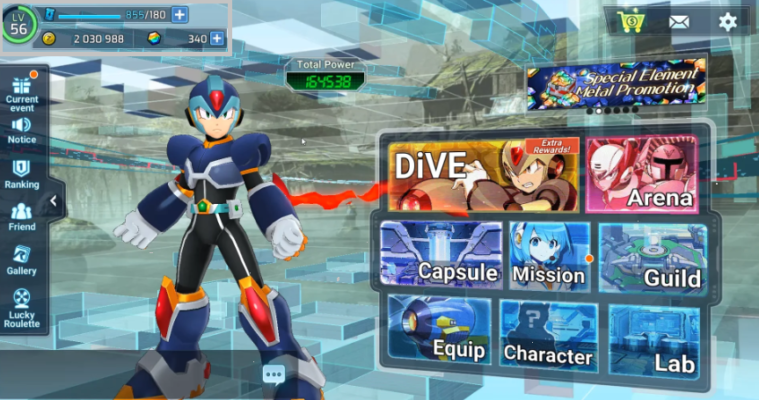
Task: Enter the Arena mode
Action: coord(644,176)
